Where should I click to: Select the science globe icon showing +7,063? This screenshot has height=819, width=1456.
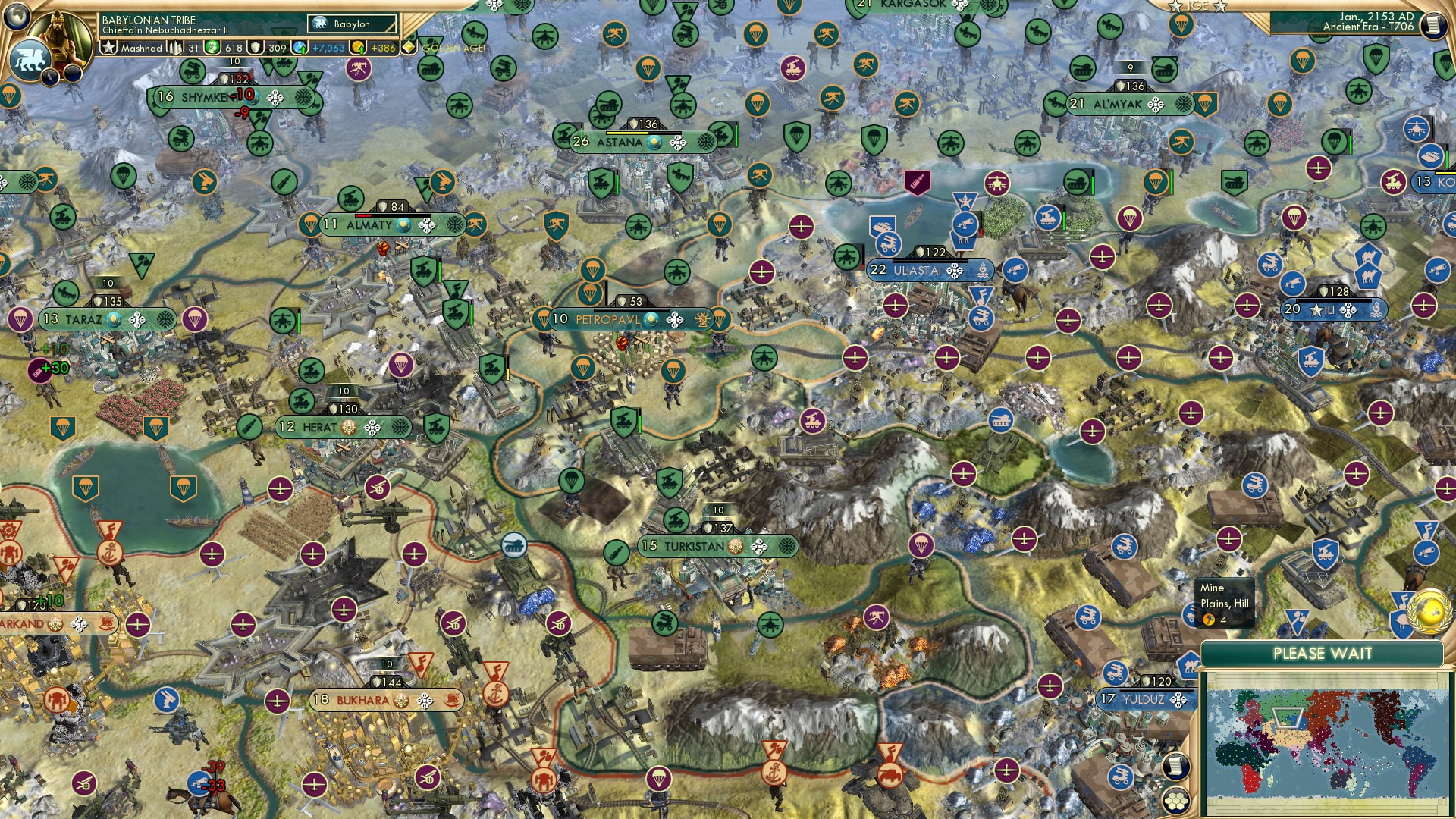click(299, 47)
